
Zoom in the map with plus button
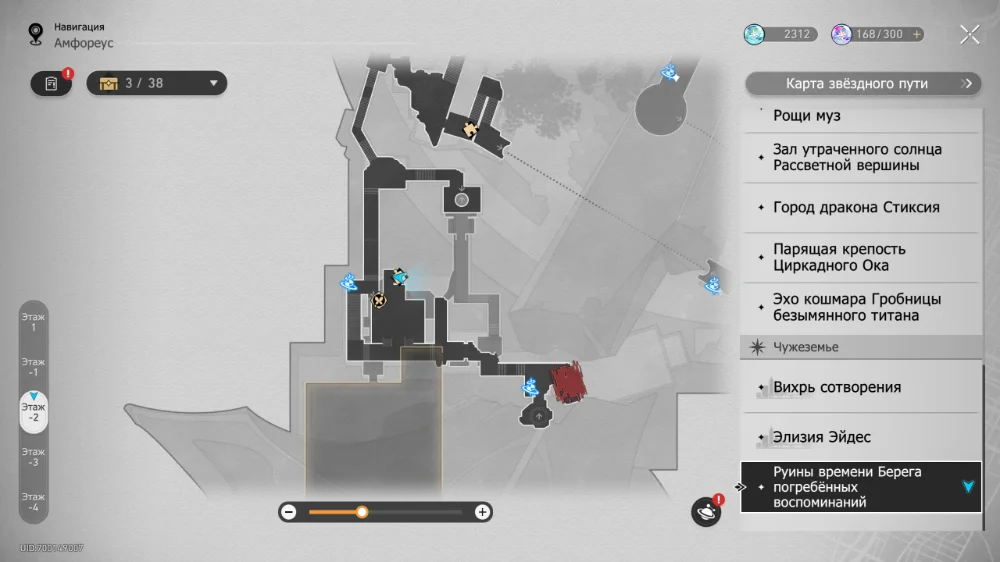click(482, 512)
